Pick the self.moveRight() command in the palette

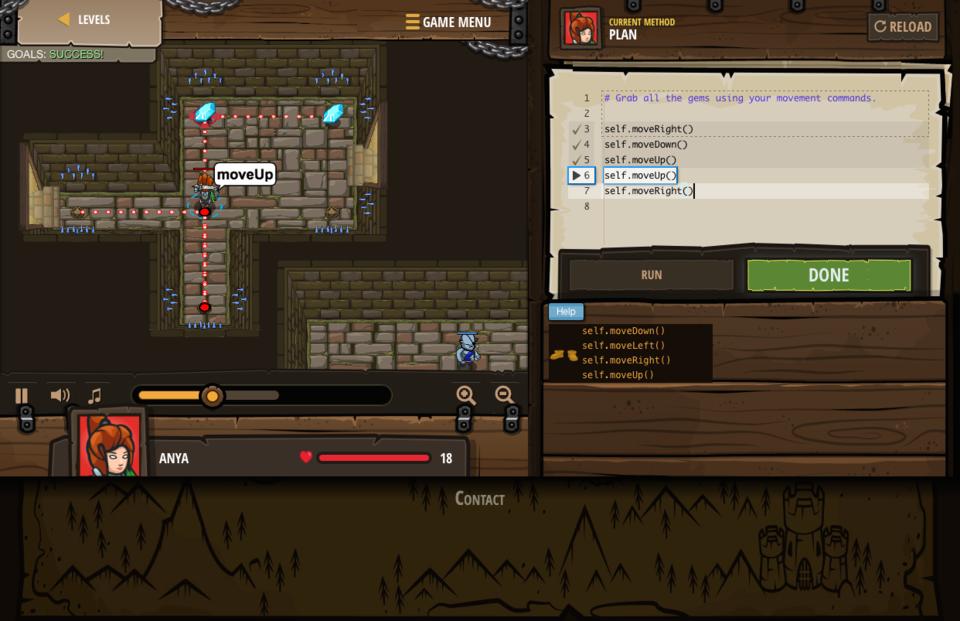[626, 360]
